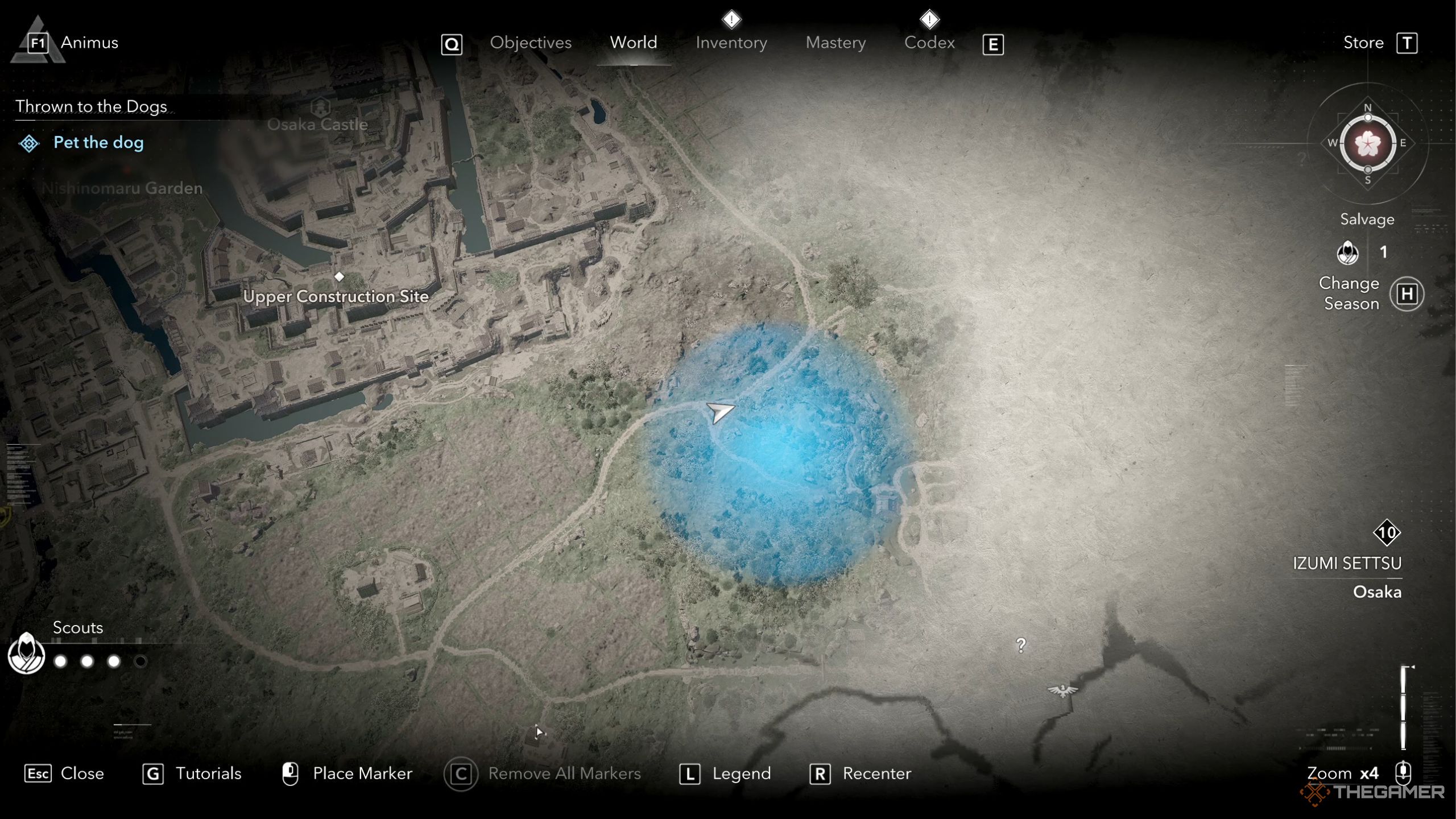
Task: Select the Upper Construction Site marker
Action: coord(339,277)
